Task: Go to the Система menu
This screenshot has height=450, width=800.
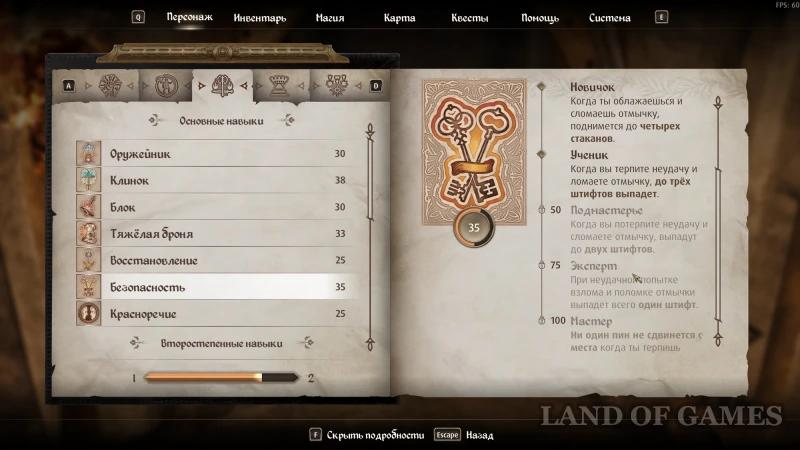Action: click(x=609, y=18)
